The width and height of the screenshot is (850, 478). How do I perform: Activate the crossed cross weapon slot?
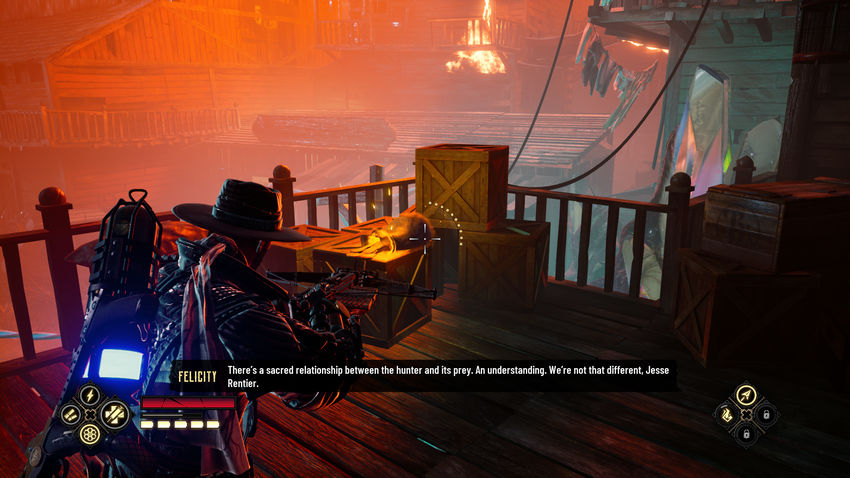pyautogui.click(x=112, y=413)
